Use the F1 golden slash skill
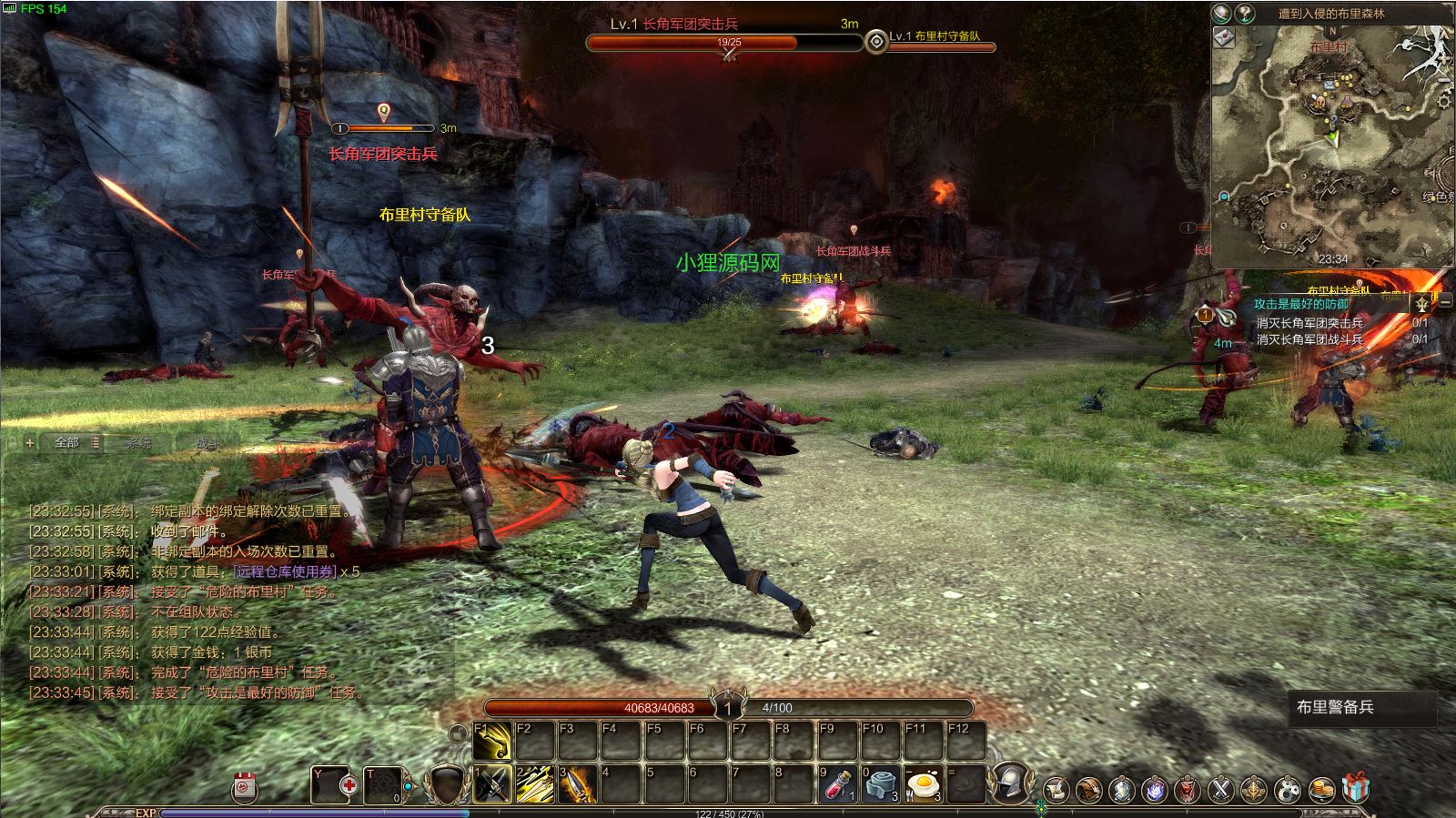The width and height of the screenshot is (1456, 818). pos(492,742)
